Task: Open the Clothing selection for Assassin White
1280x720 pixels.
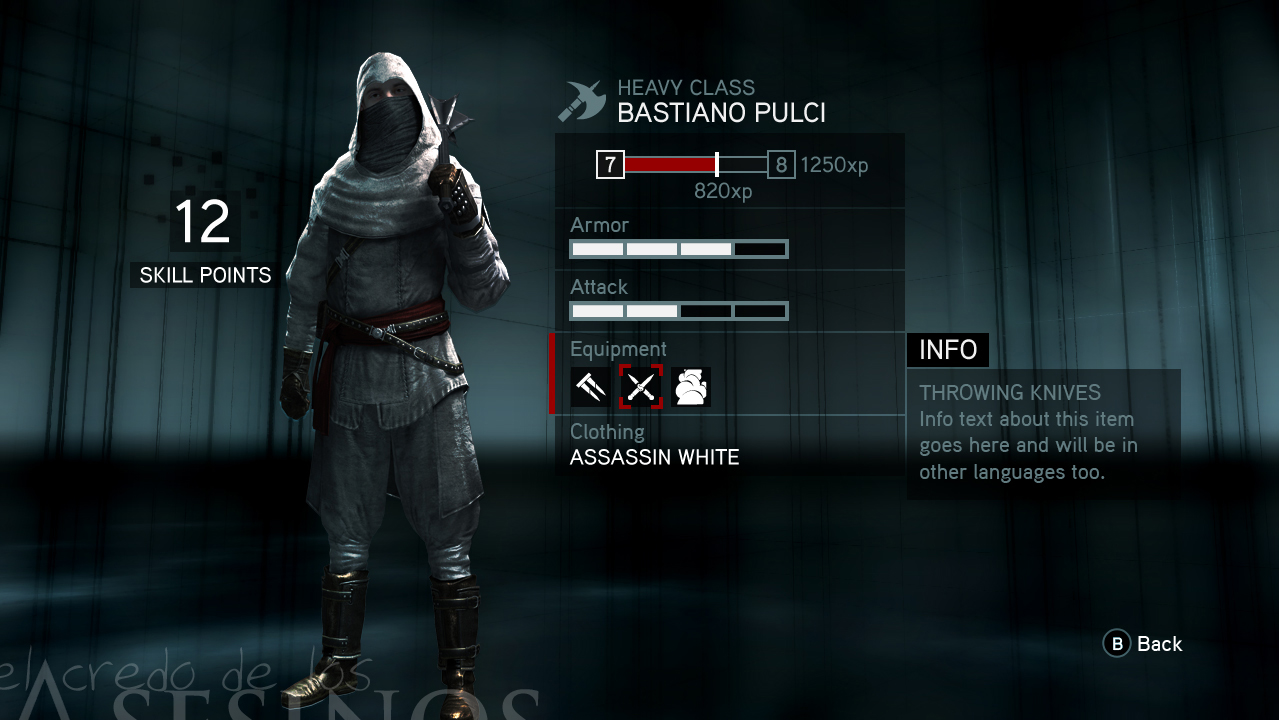Action: point(654,457)
